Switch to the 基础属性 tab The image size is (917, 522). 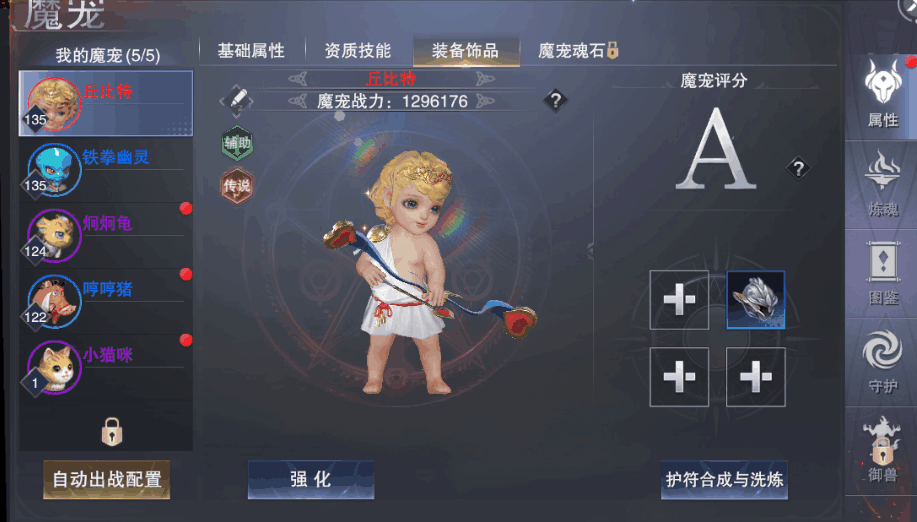(251, 50)
